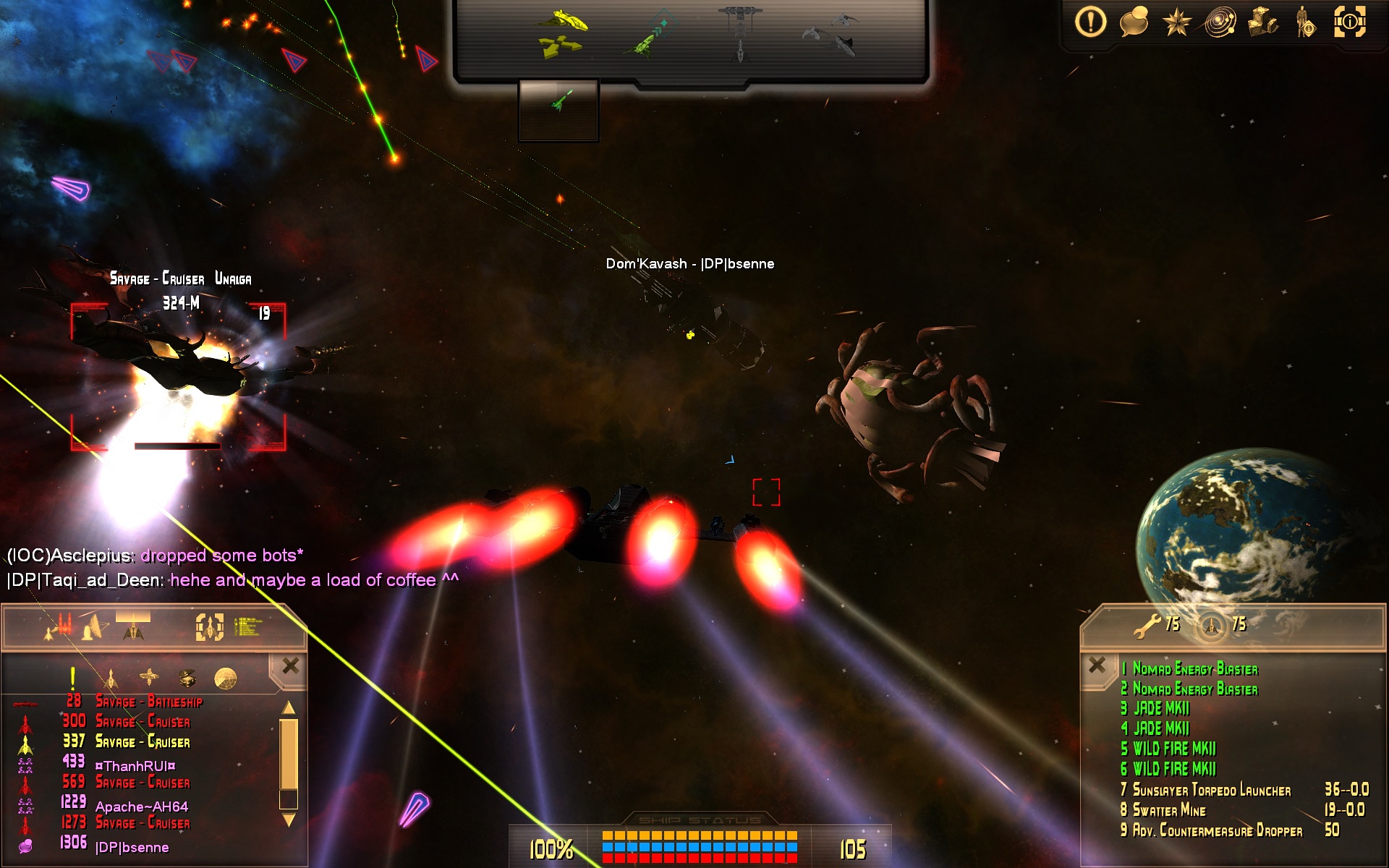
Task: Select ¤ThanhRUI¤ from the contact list
Action: [135, 766]
